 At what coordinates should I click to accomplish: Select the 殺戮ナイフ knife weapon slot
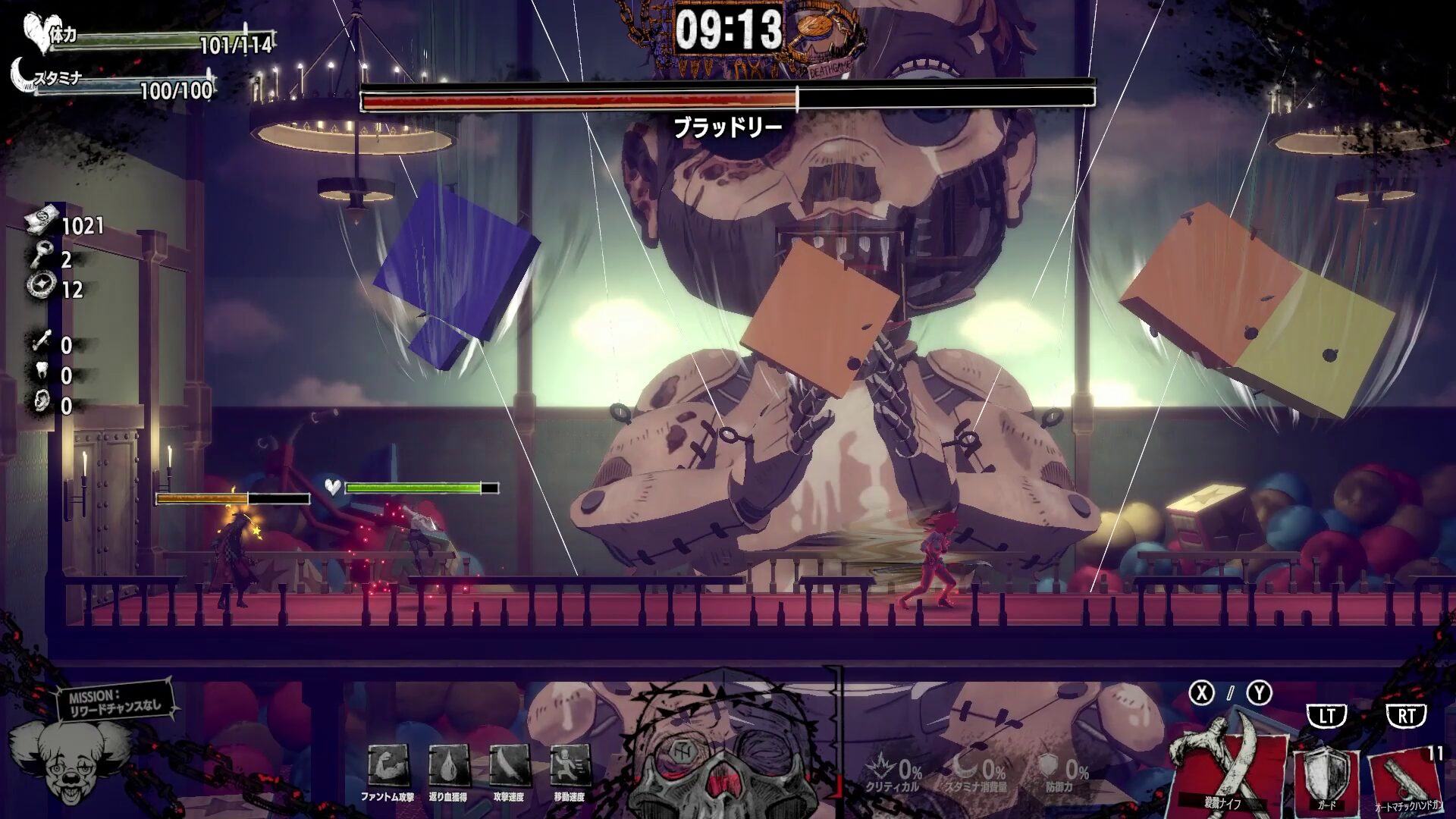point(1227,765)
